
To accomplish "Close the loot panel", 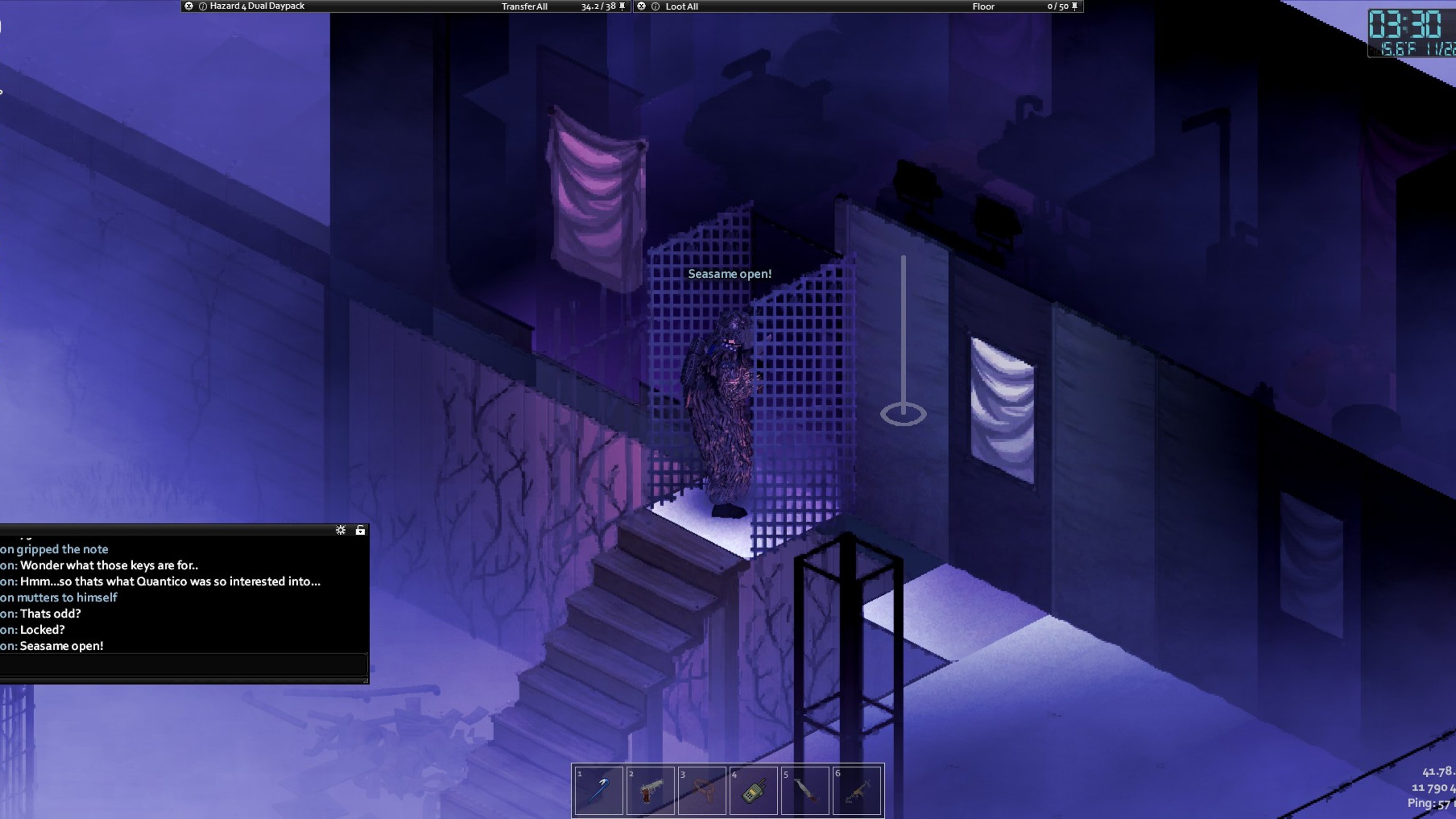I will pos(642,6).
